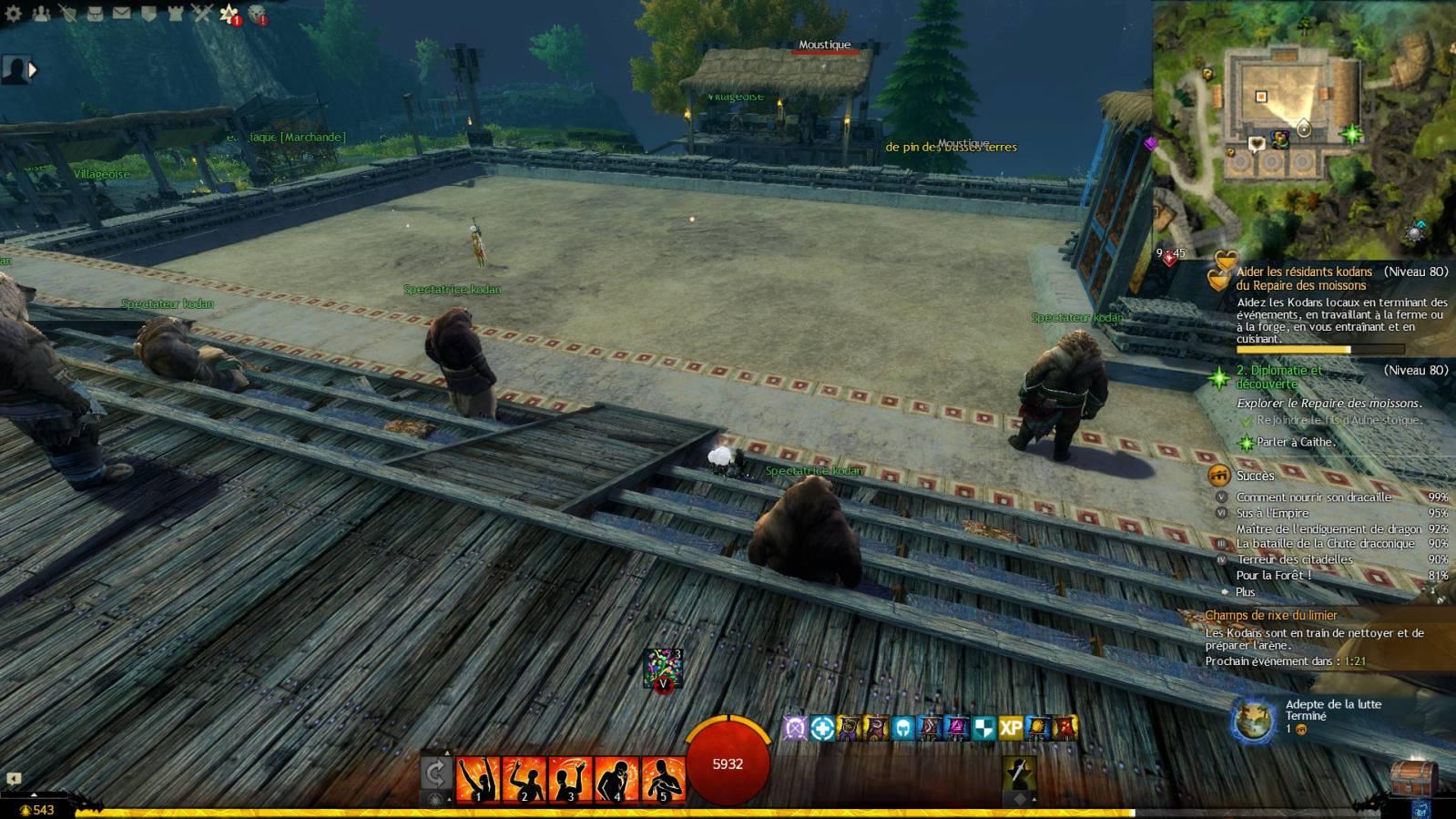The width and height of the screenshot is (1456, 819).
Task: Select the Diplomatie et découverte story objective
Action: 1278,376
